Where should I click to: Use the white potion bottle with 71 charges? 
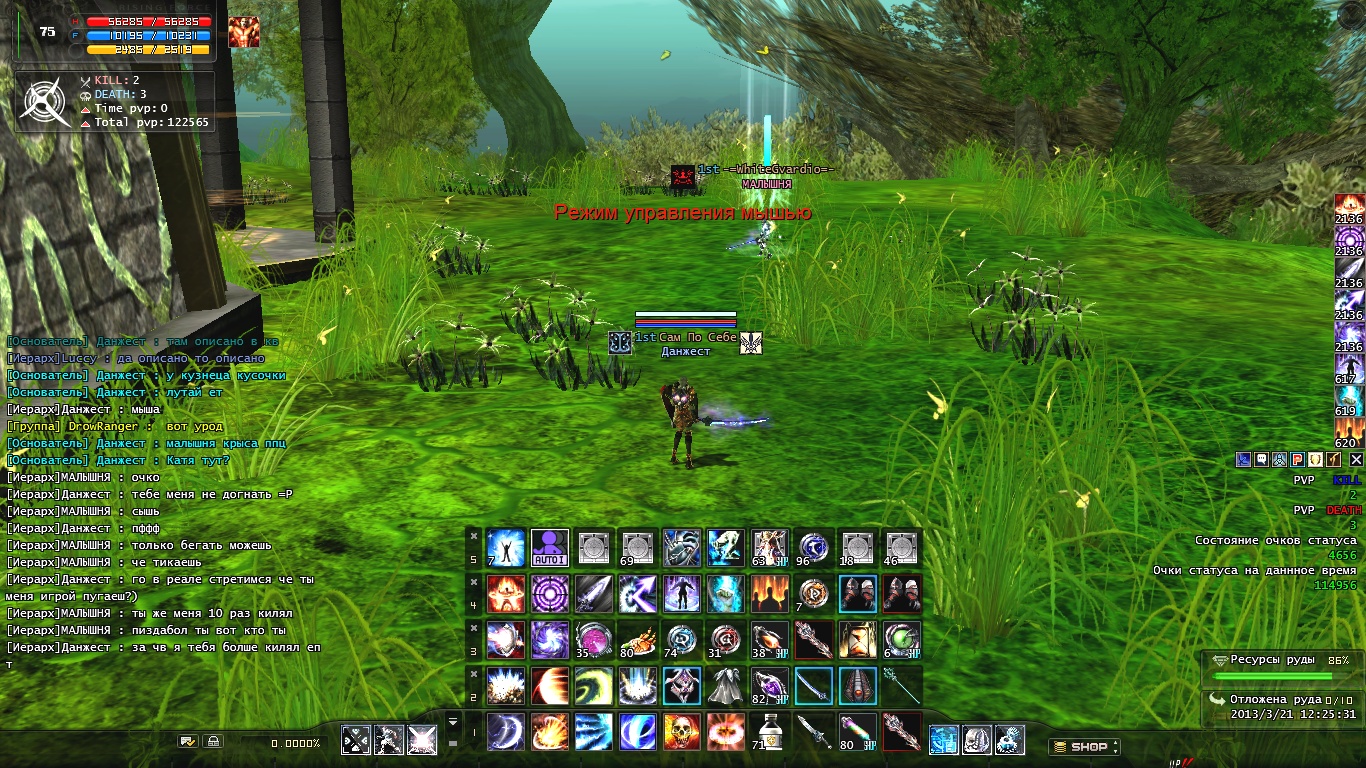pos(770,732)
